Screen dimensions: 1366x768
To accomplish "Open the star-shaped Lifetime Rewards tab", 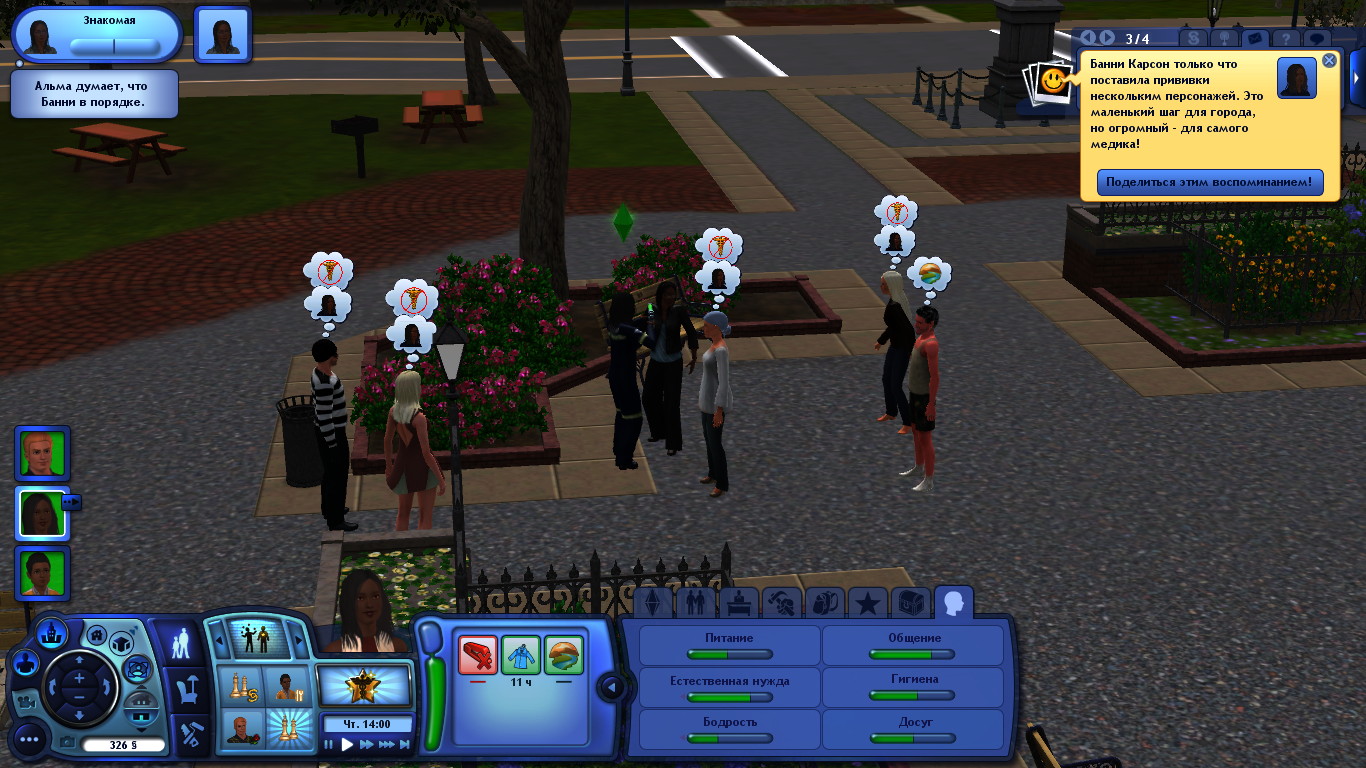I will pos(868,602).
